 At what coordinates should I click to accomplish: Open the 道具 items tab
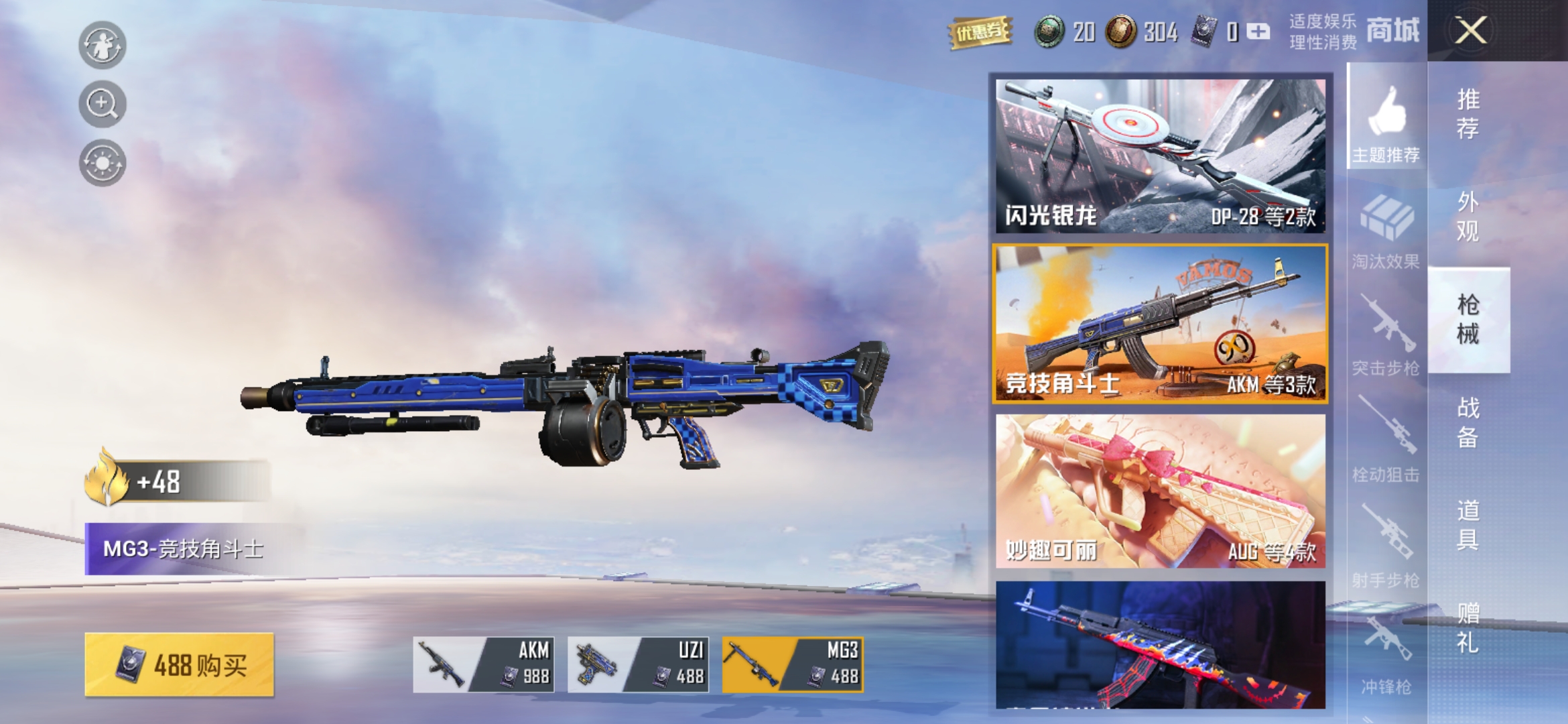point(1468,525)
